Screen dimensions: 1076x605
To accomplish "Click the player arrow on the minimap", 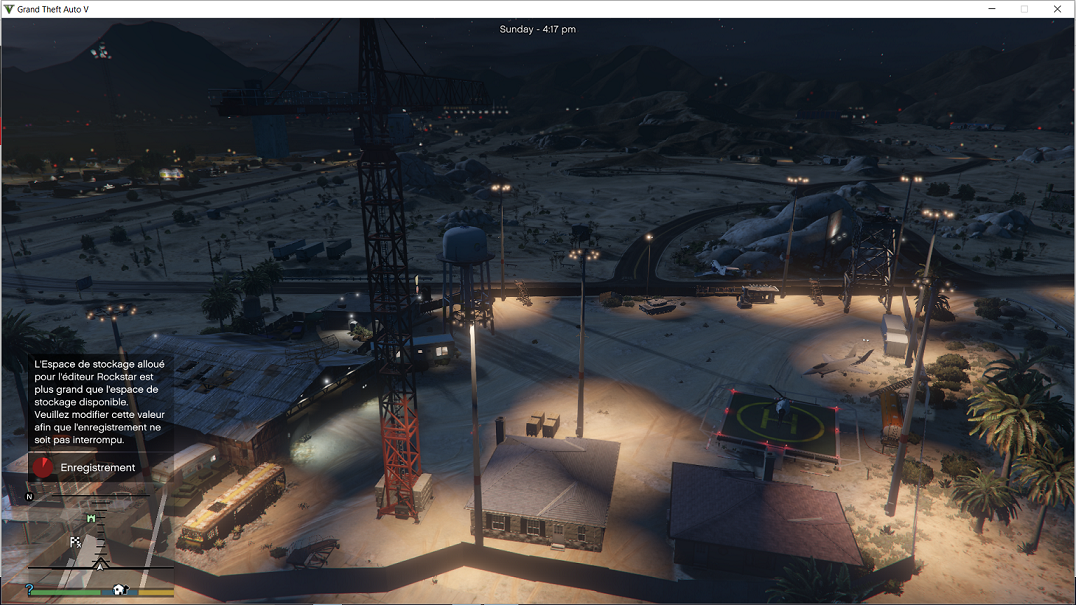I will 100,565.
